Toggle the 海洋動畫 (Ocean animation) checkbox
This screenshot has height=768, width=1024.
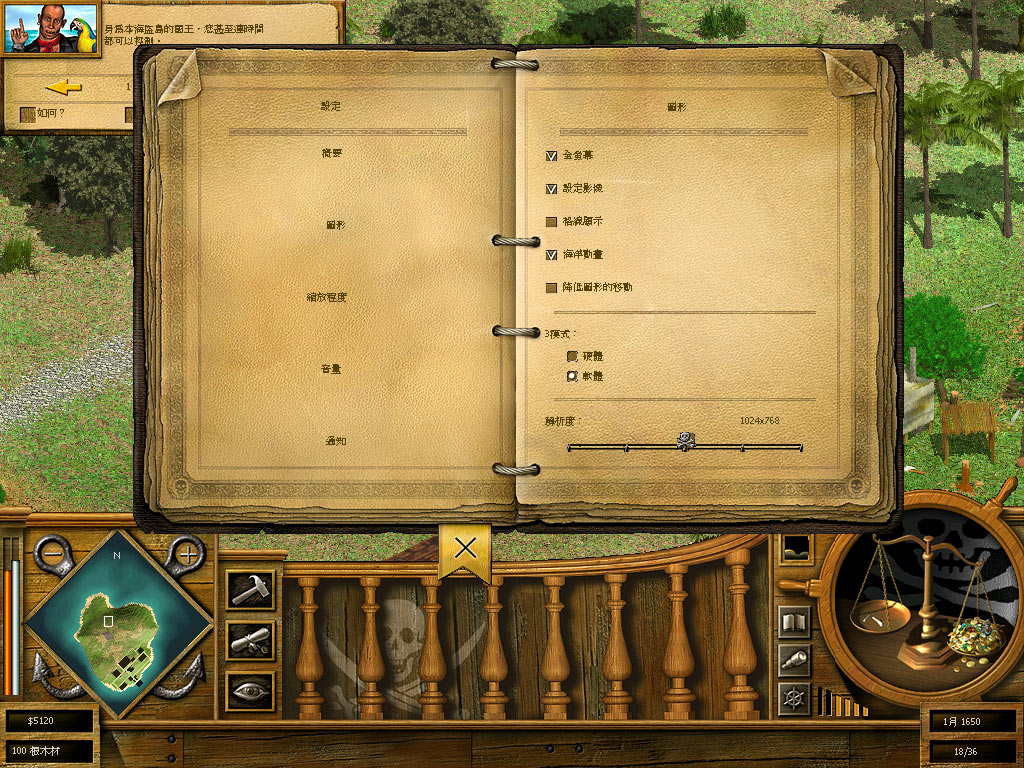551,255
